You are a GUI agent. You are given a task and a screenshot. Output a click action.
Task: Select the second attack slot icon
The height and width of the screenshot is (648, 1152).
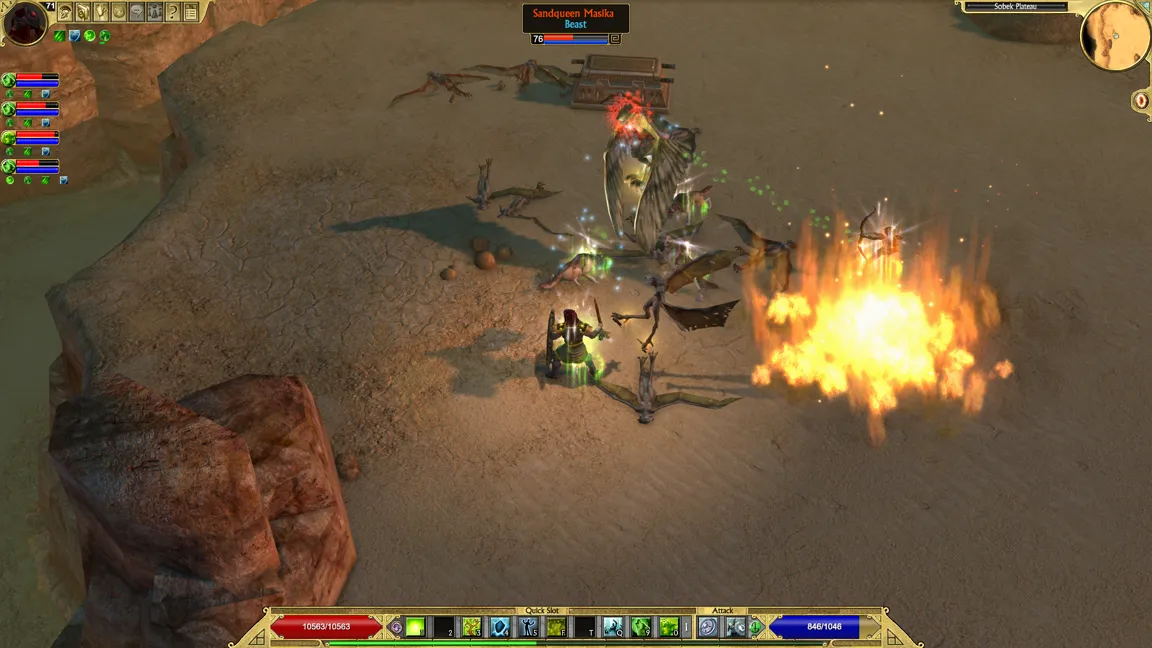pos(735,627)
